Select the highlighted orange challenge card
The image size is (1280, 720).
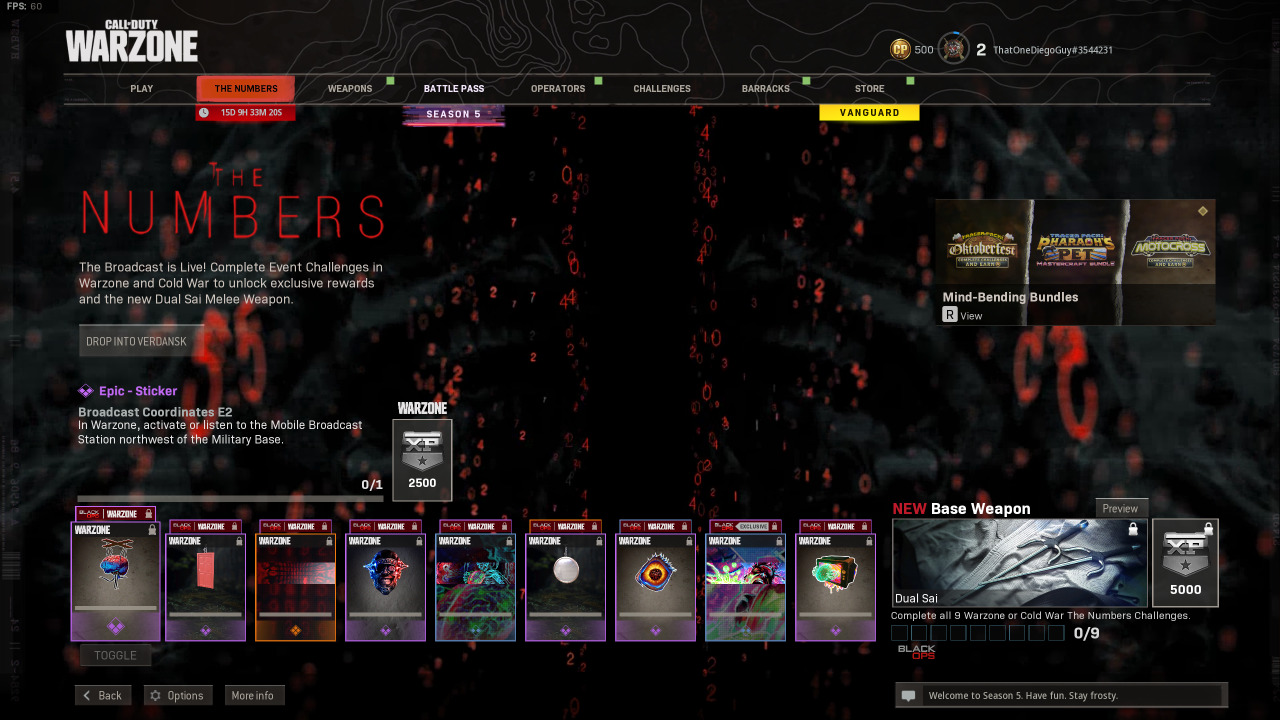pyautogui.click(x=295, y=580)
